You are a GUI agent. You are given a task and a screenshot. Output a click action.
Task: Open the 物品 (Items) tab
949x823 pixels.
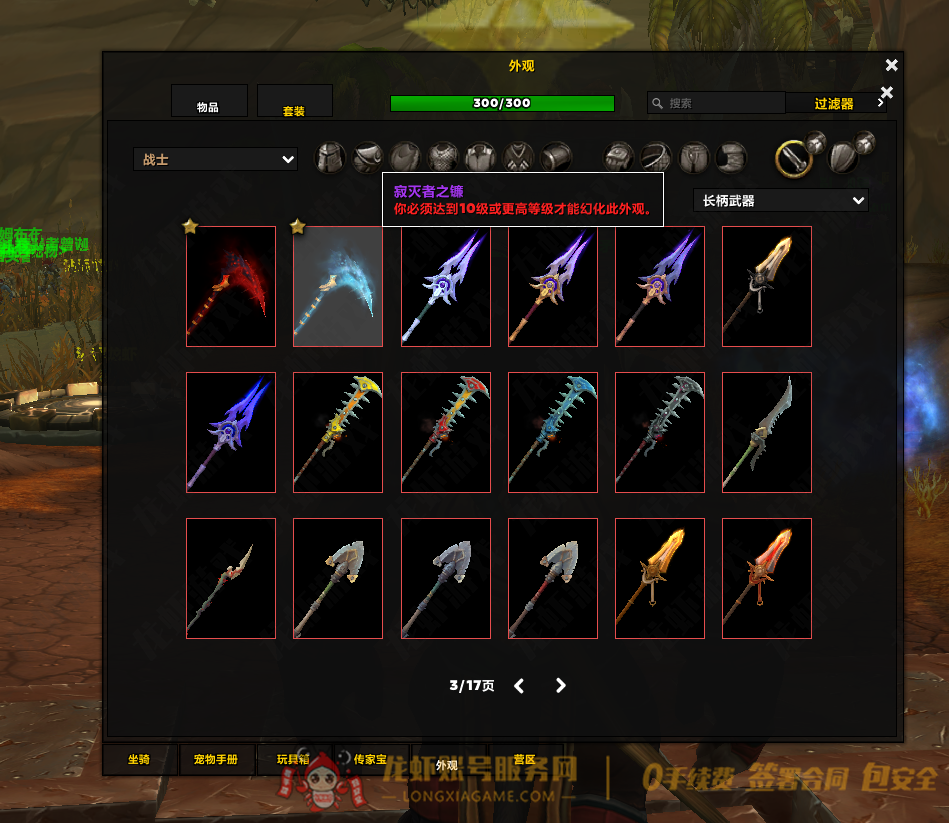click(208, 101)
